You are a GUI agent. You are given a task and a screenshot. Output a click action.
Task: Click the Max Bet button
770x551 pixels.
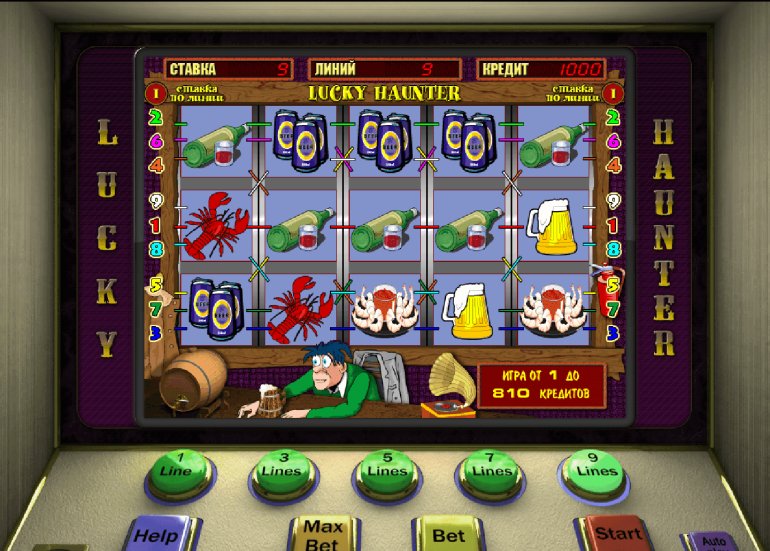322,534
